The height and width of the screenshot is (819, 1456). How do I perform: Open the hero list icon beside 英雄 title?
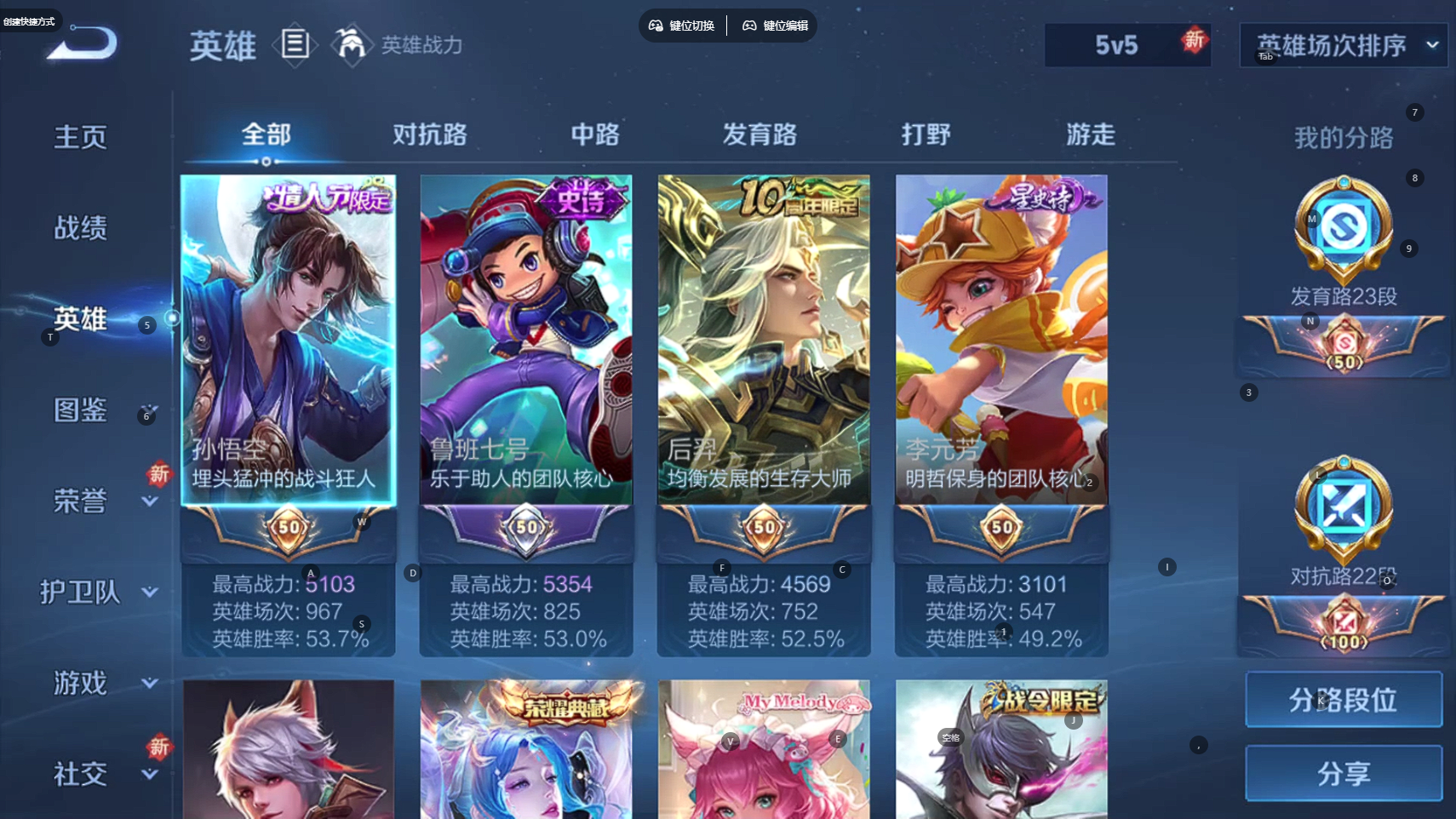tap(295, 44)
